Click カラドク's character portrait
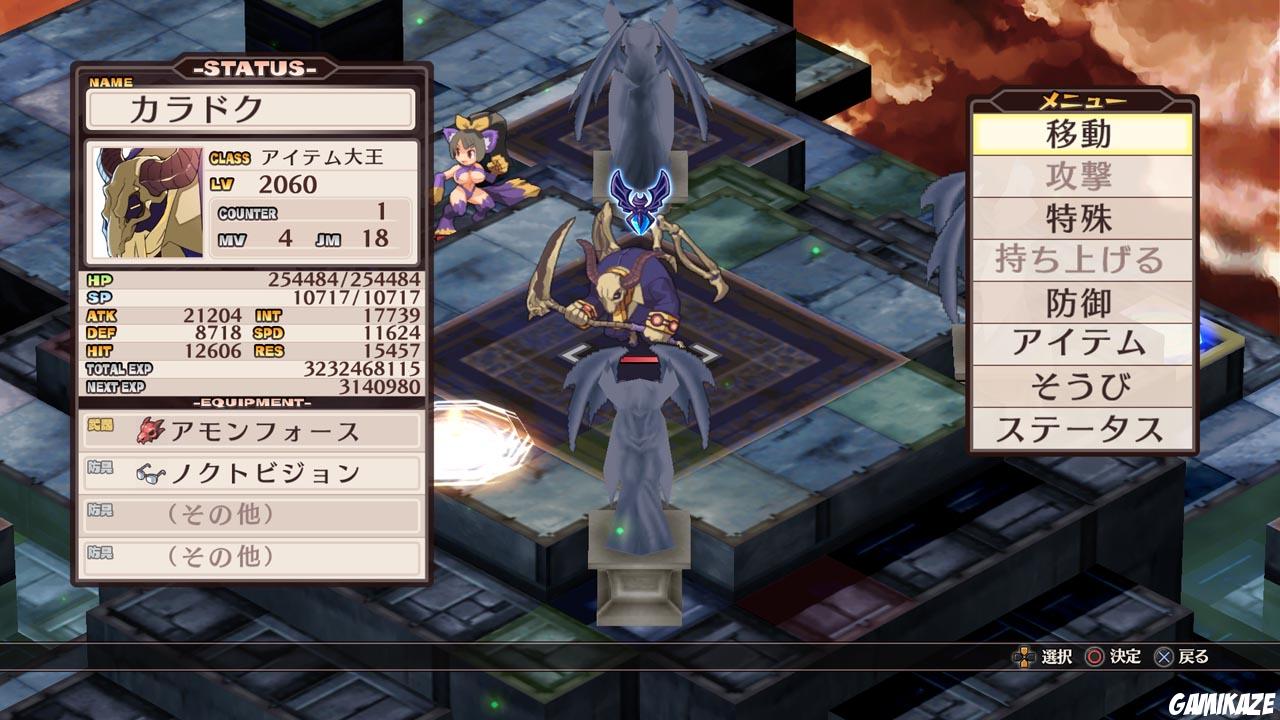 (140, 198)
